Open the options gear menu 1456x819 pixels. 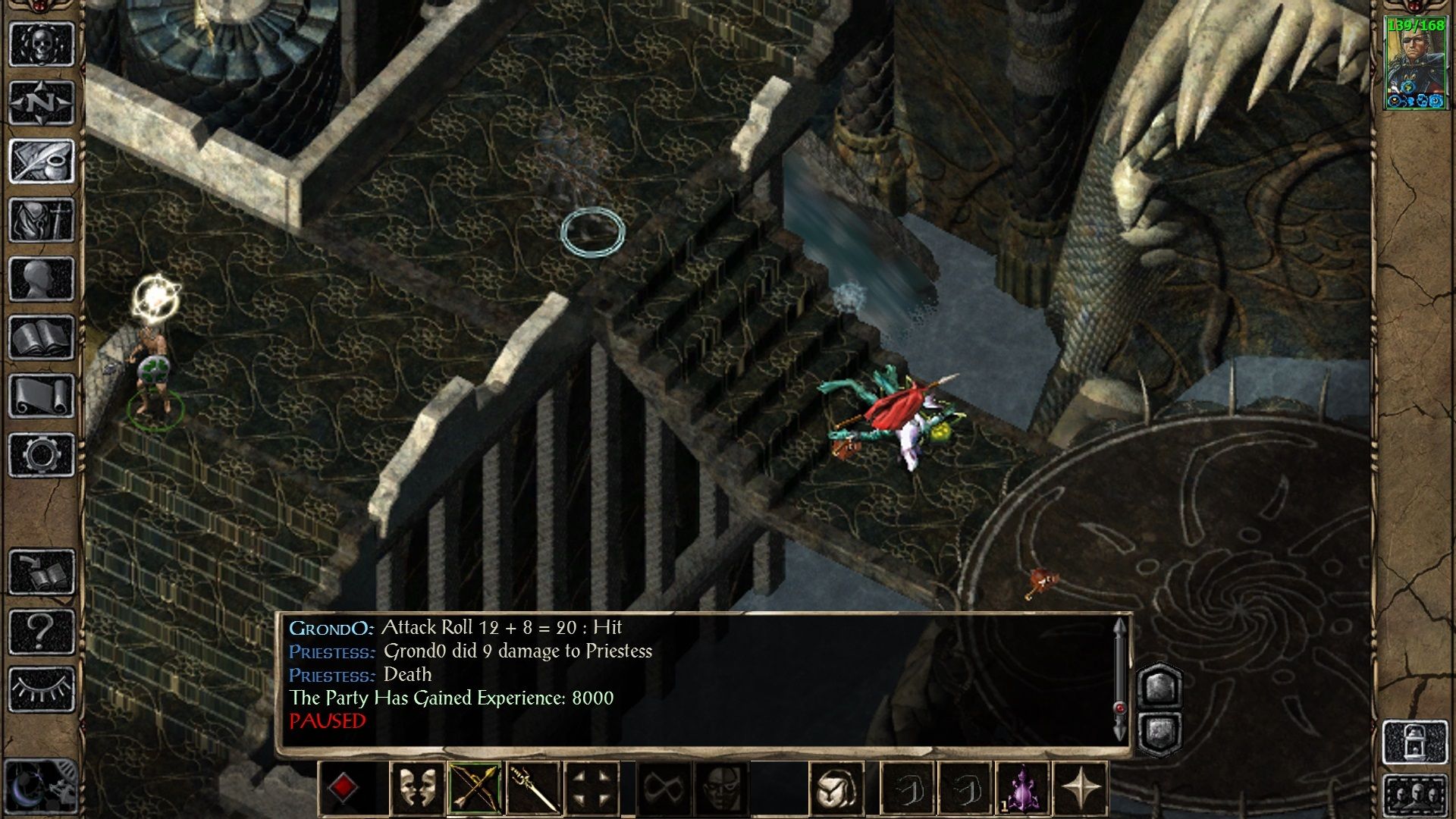point(42,455)
